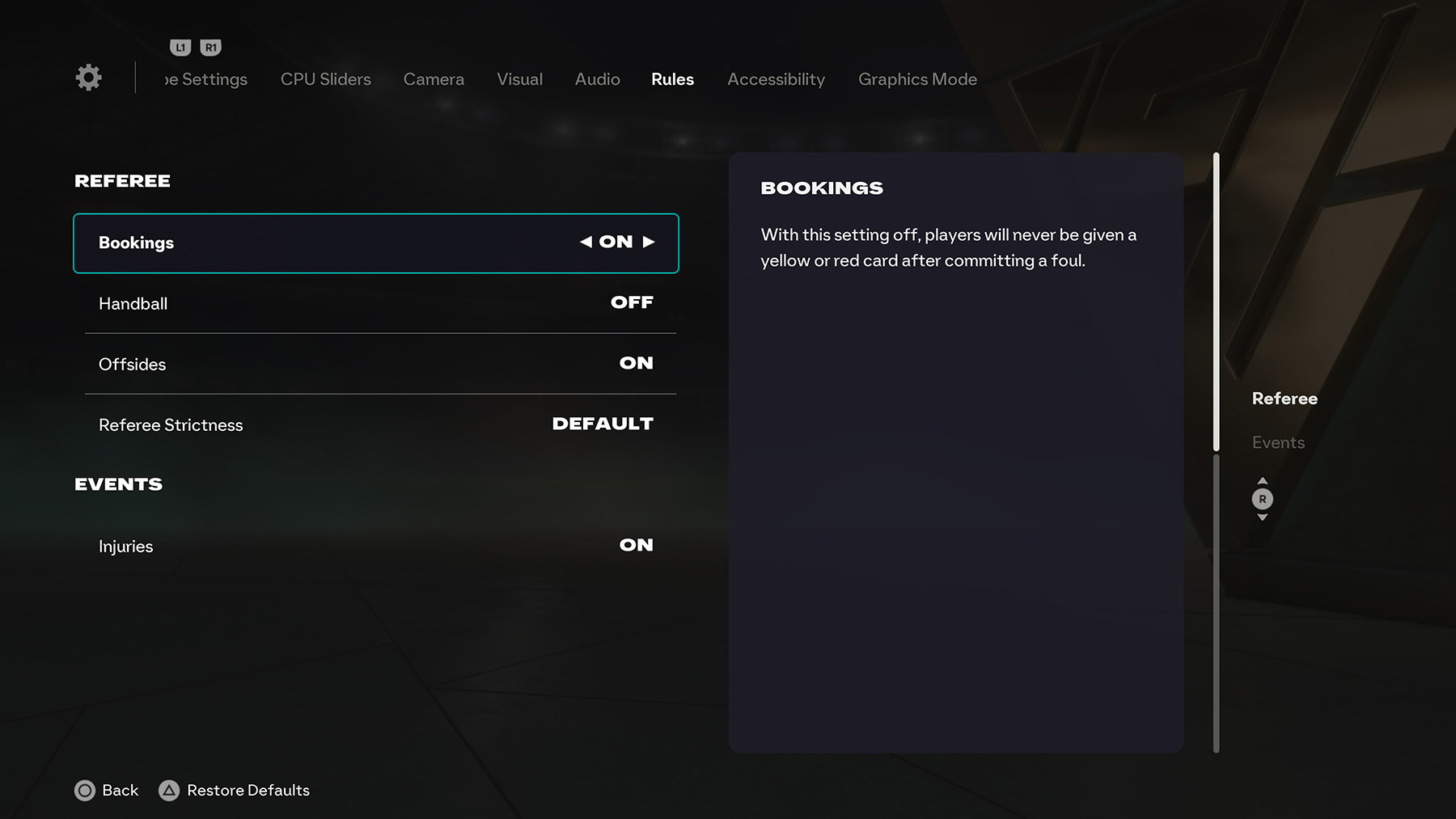
Task: Select Events in the right sidebar
Action: click(1277, 442)
